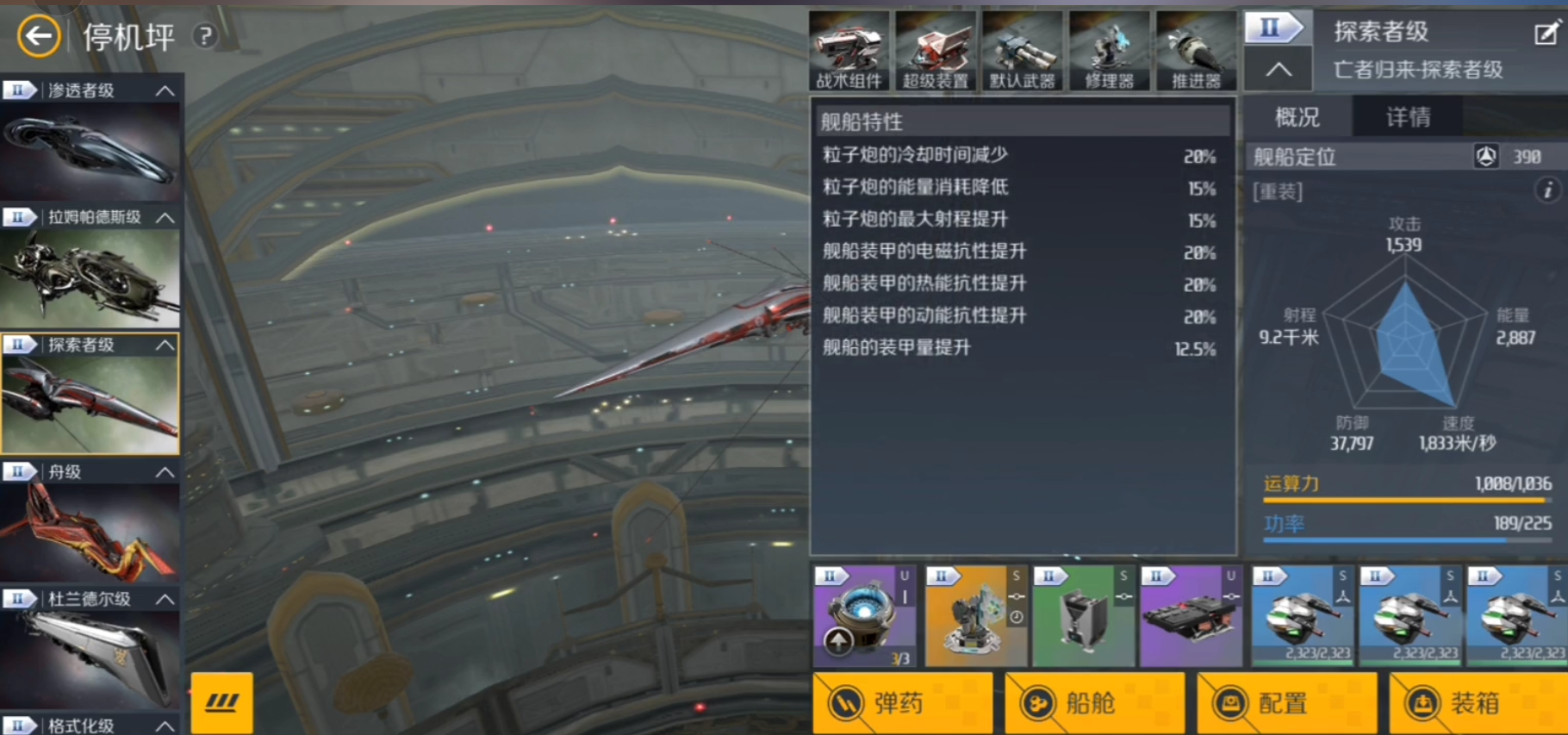The image size is (1568, 735).
Task: Click the 配置 configuration button
Action: [x=1286, y=703]
